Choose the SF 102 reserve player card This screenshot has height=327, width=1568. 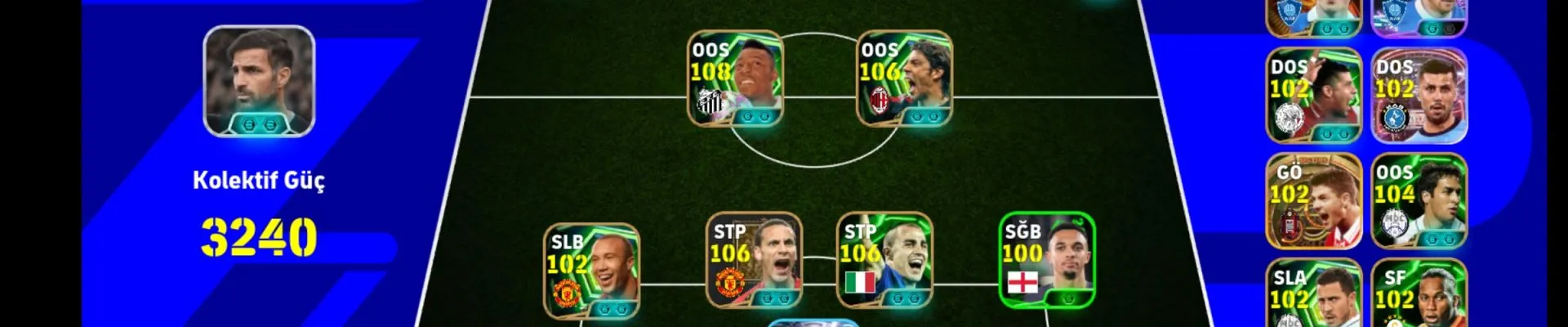click(x=1419, y=296)
